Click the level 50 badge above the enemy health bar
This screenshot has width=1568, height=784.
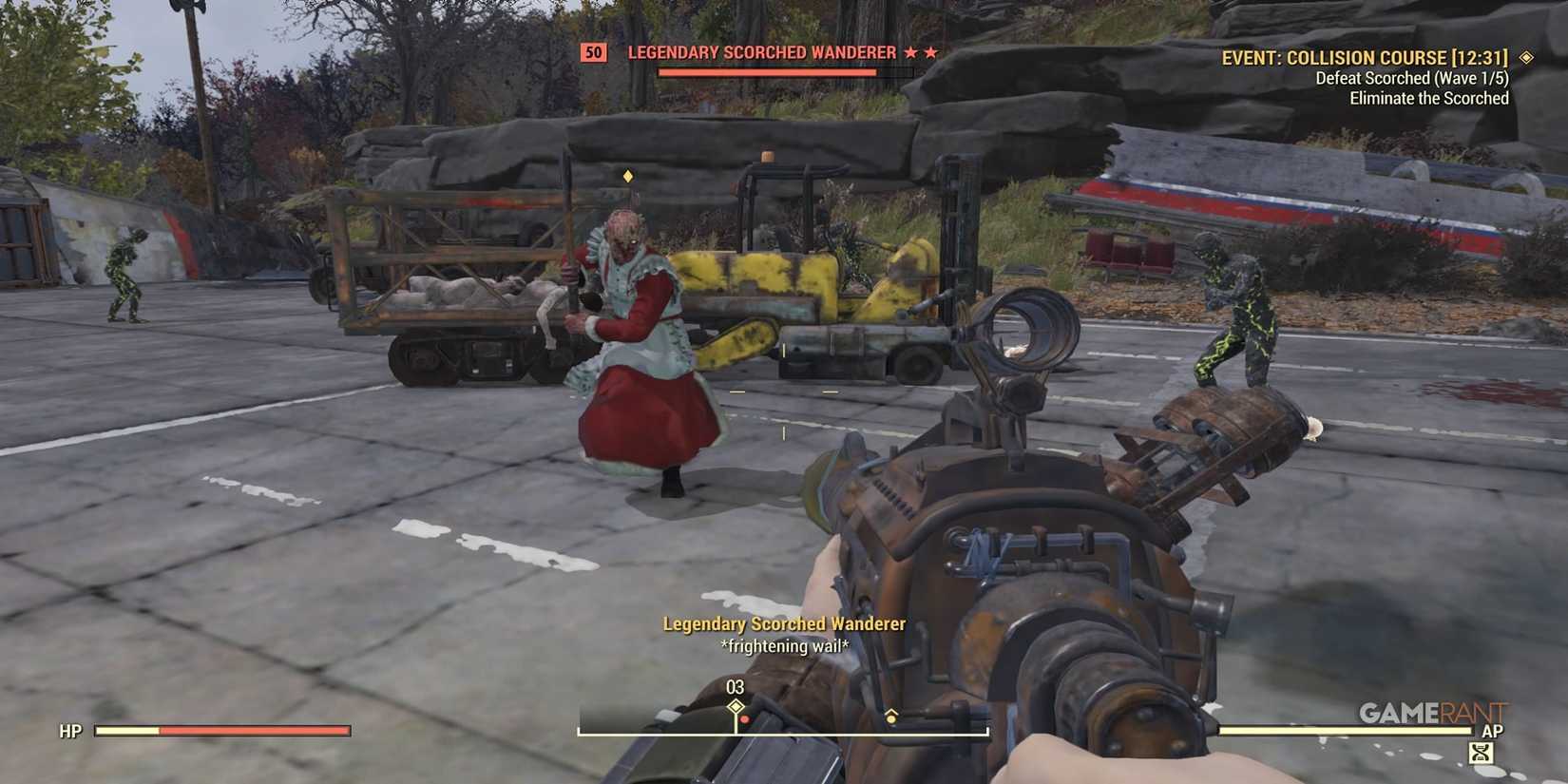click(593, 52)
